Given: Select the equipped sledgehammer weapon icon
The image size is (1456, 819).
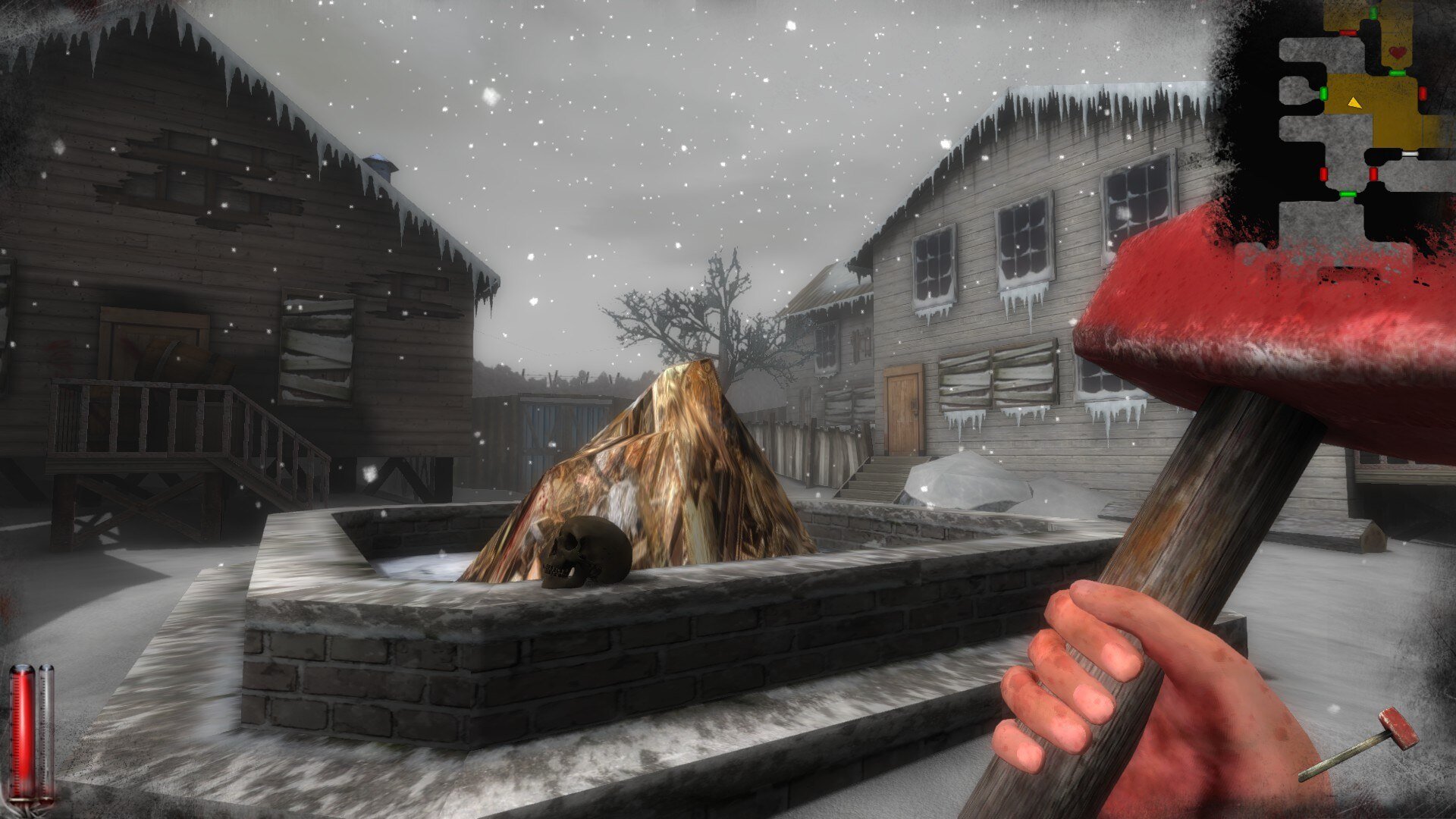Looking at the screenshot, I should [x=1359, y=744].
